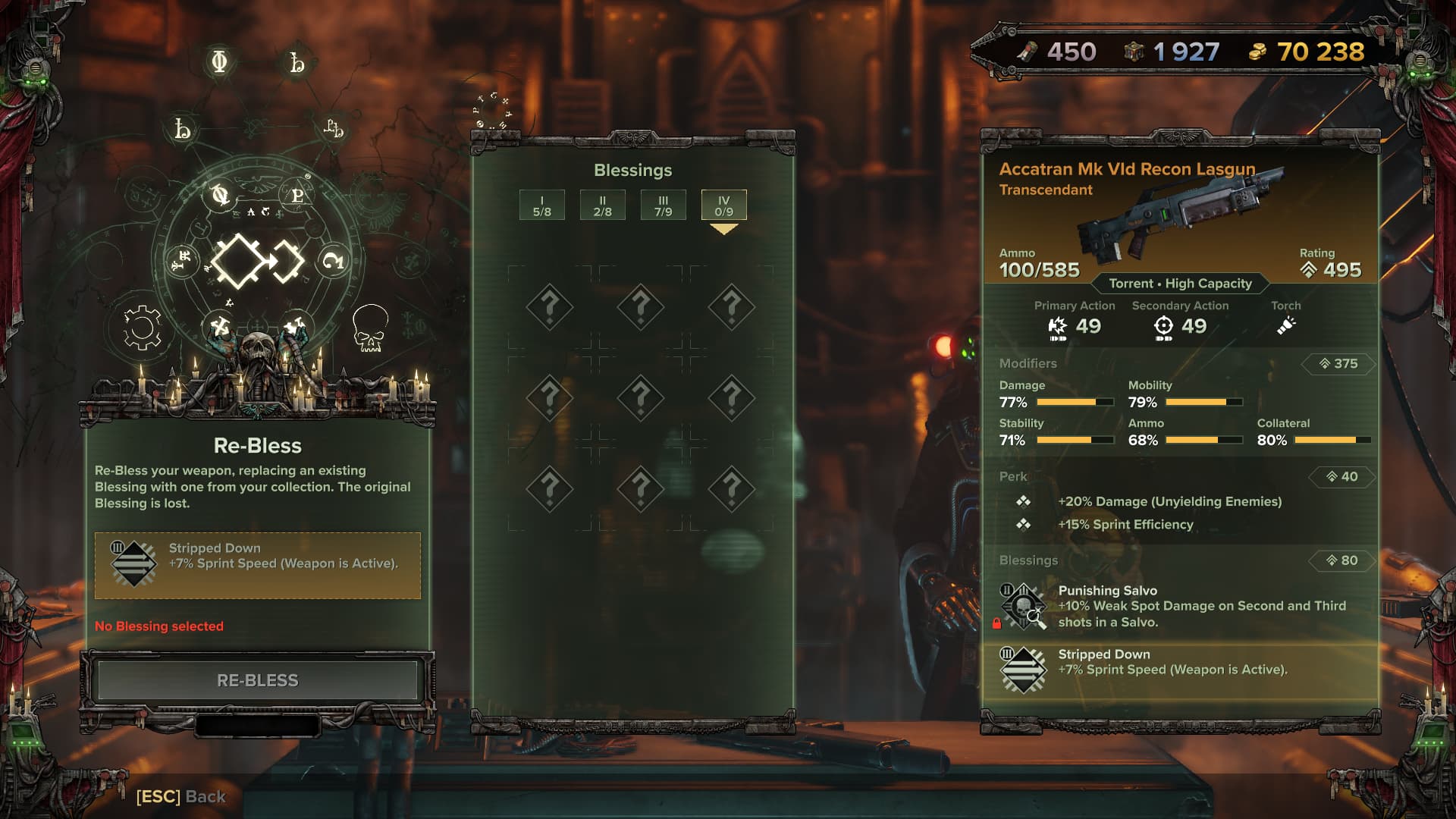
Task: Select the Stripped Down blessing on the weapon card
Action: click(x=1179, y=670)
